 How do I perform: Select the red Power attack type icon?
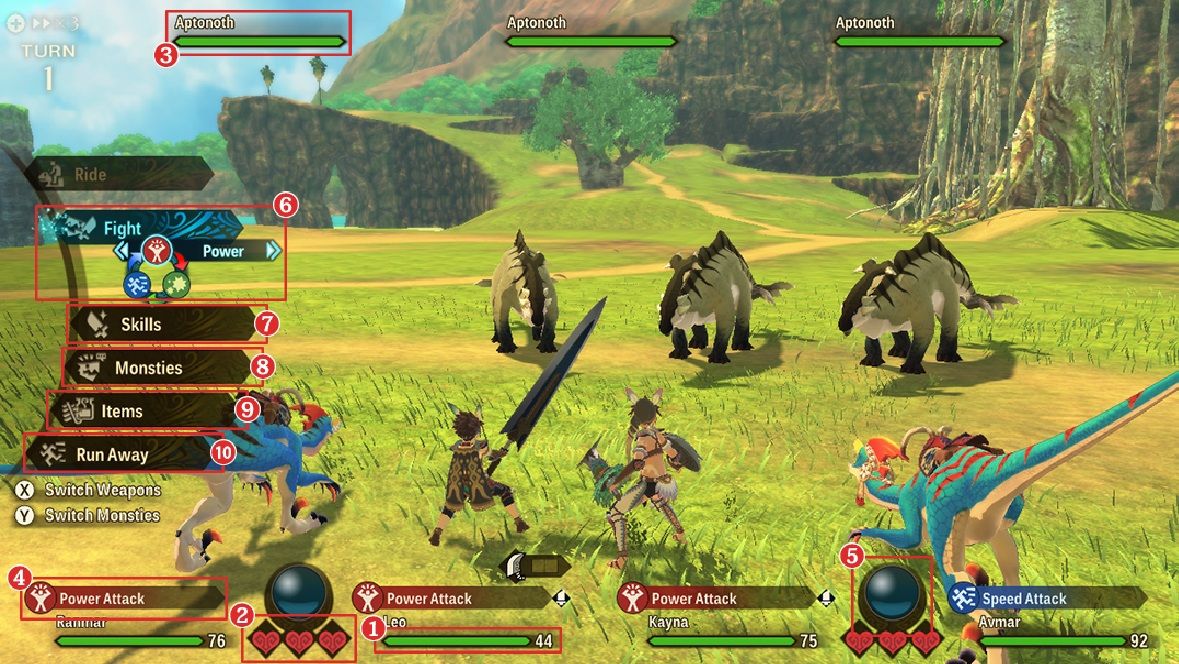click(x=155, y=250)
